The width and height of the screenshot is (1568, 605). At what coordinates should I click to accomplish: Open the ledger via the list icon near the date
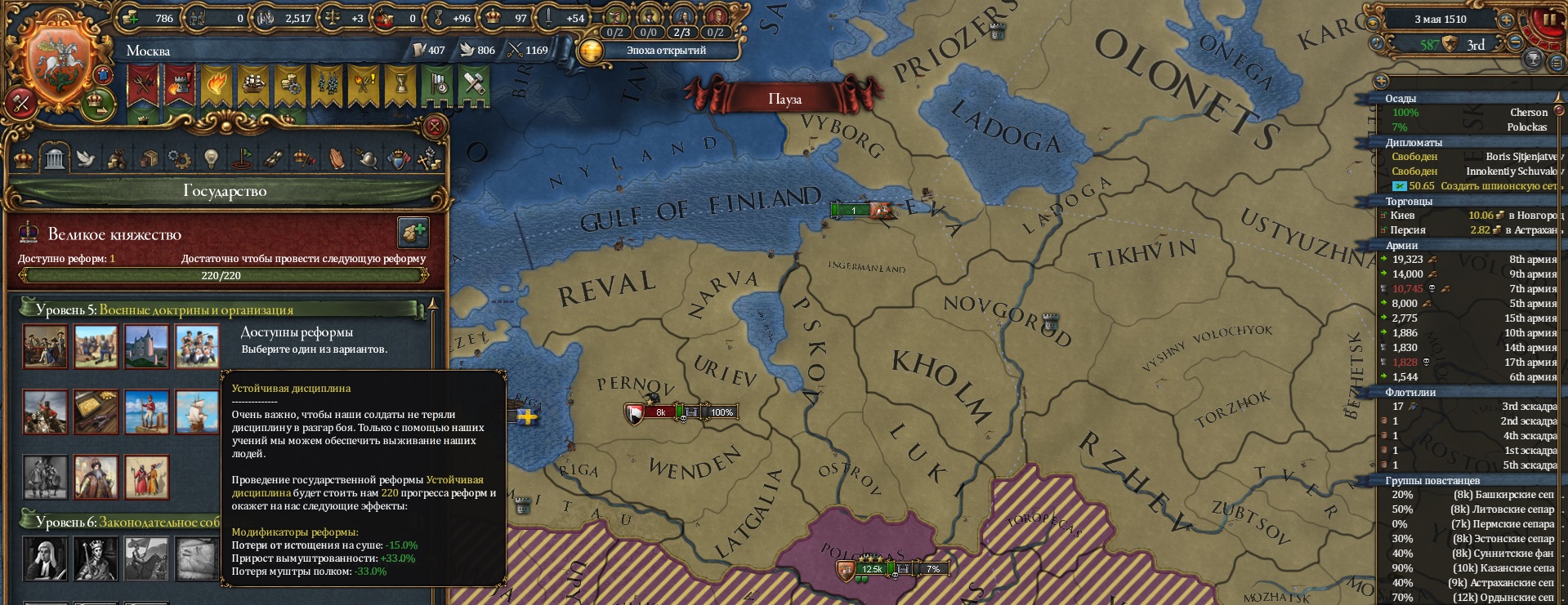pyautogui.click(x=1557, y=63)
